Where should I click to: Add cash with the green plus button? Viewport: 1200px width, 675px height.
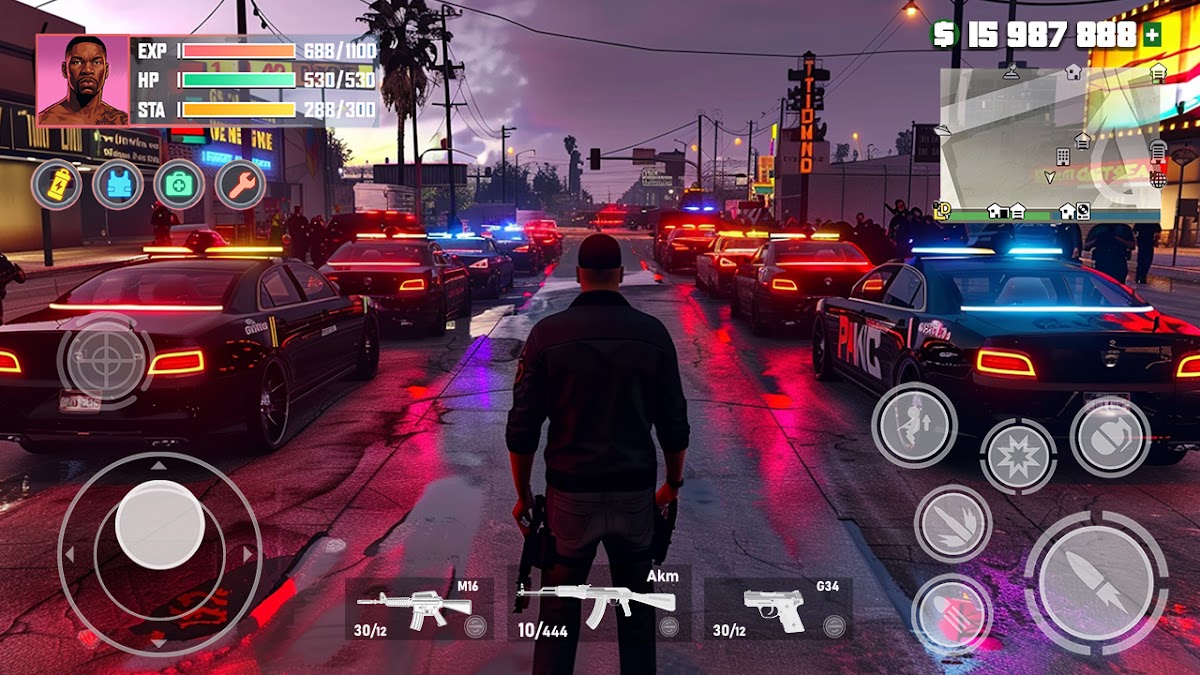pyautogui.click(x=1152, y=35)
